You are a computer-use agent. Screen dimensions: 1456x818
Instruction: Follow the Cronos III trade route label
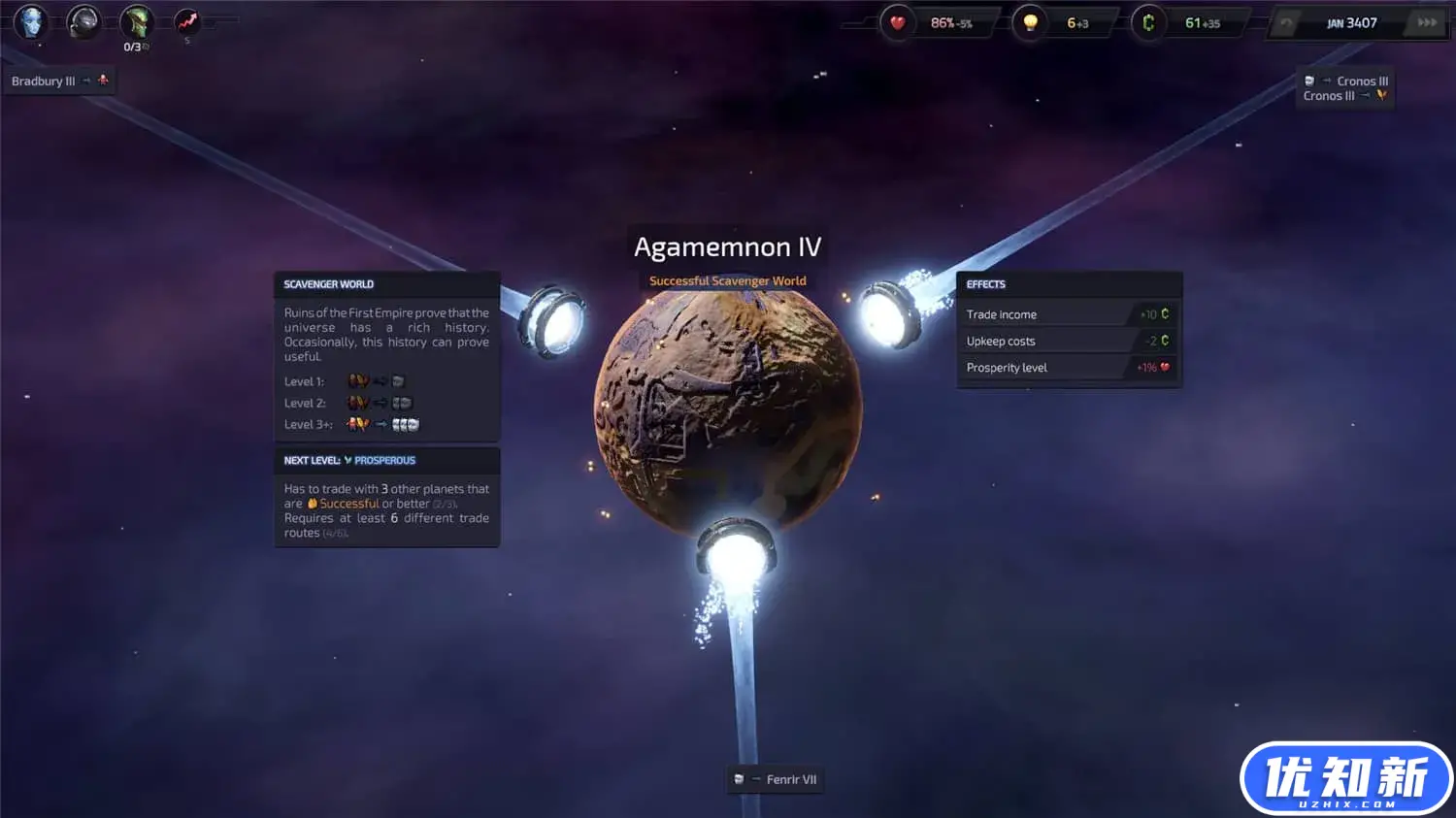1346,88
